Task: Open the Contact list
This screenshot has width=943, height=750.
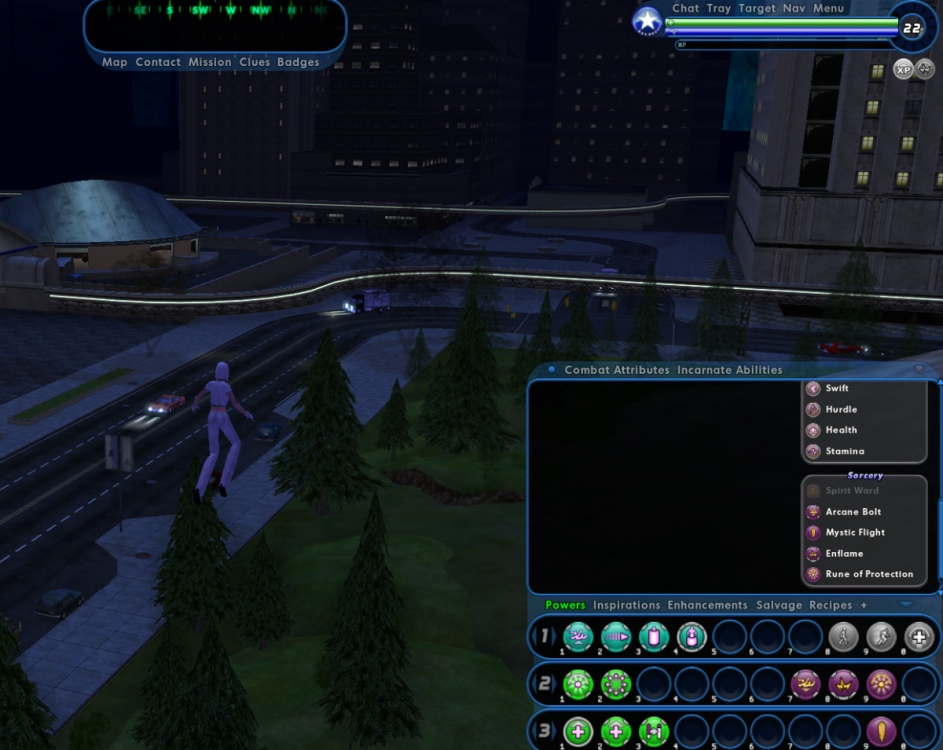Action: [158, 62]
